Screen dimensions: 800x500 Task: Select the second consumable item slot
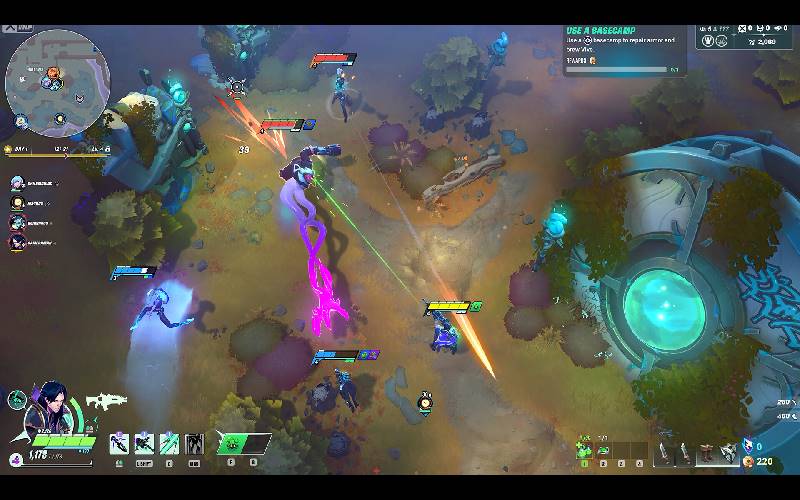coord(603,453)
